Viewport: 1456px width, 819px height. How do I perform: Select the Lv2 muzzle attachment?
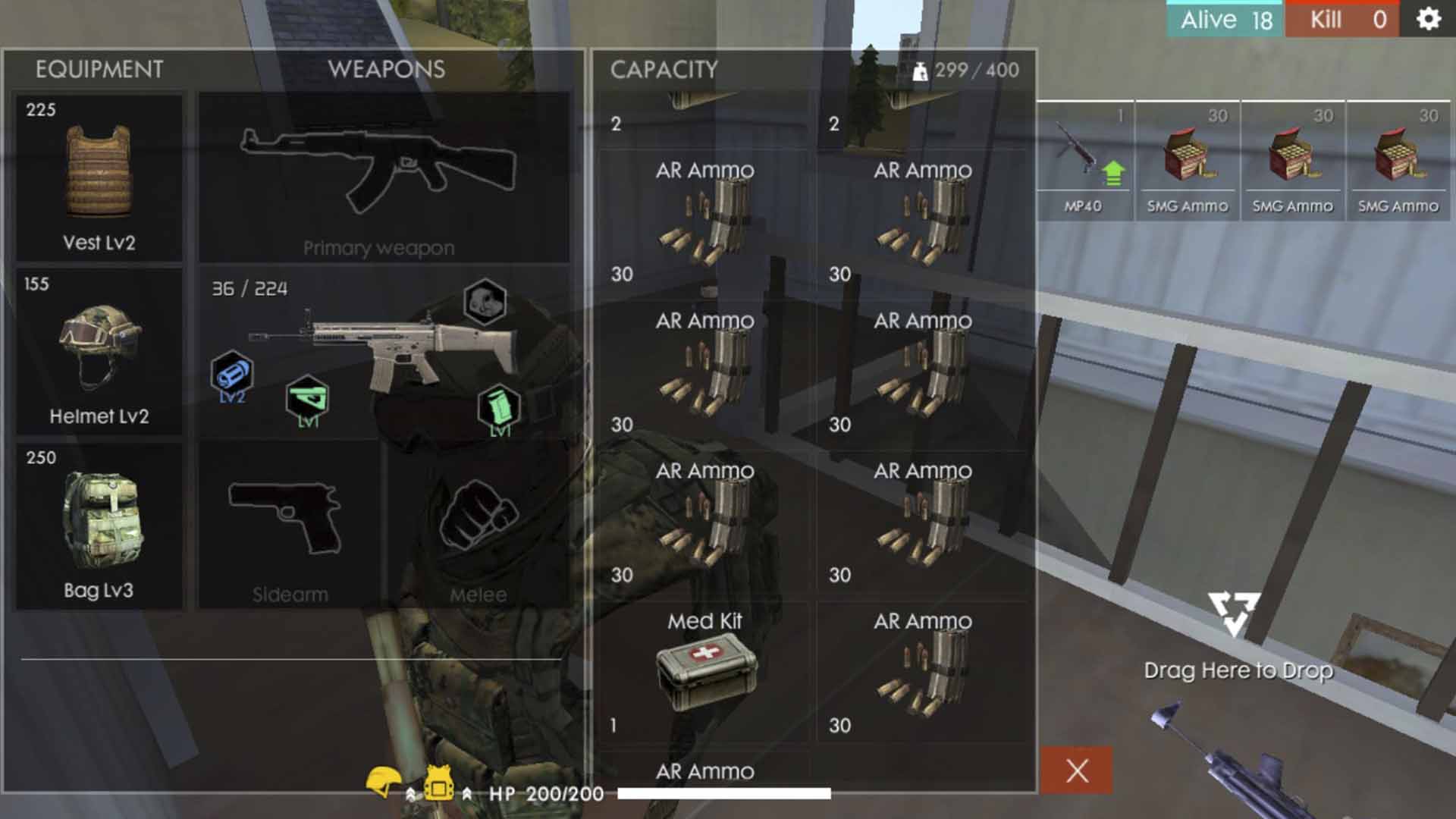(x=231, y=375)
